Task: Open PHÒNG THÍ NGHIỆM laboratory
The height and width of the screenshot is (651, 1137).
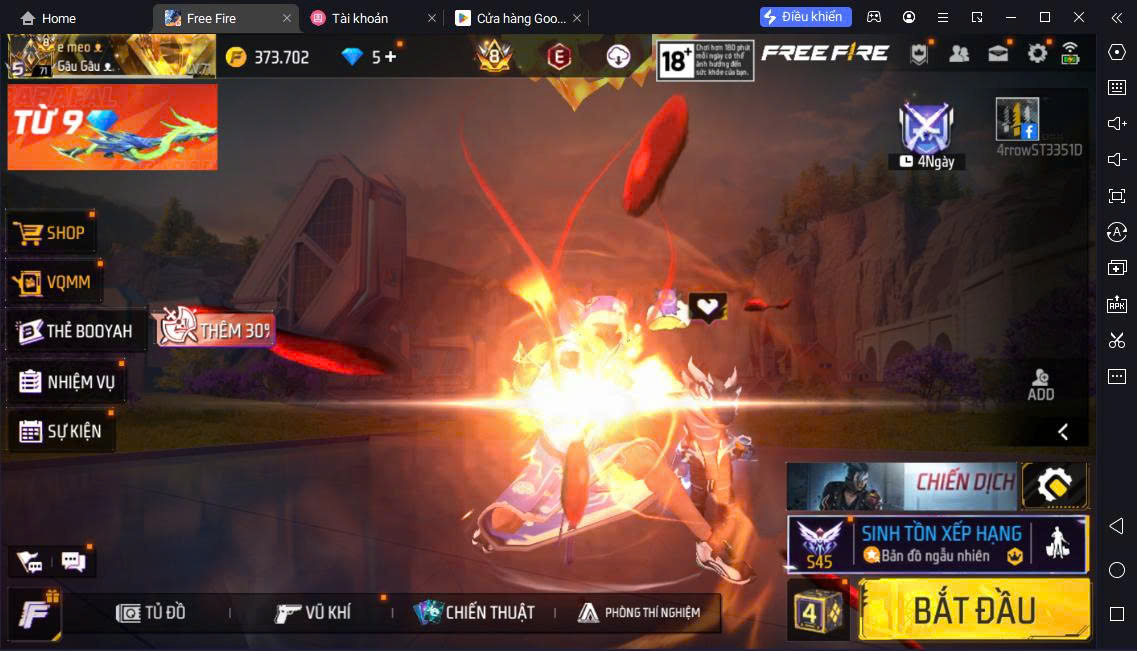Action: click(639, 613)
